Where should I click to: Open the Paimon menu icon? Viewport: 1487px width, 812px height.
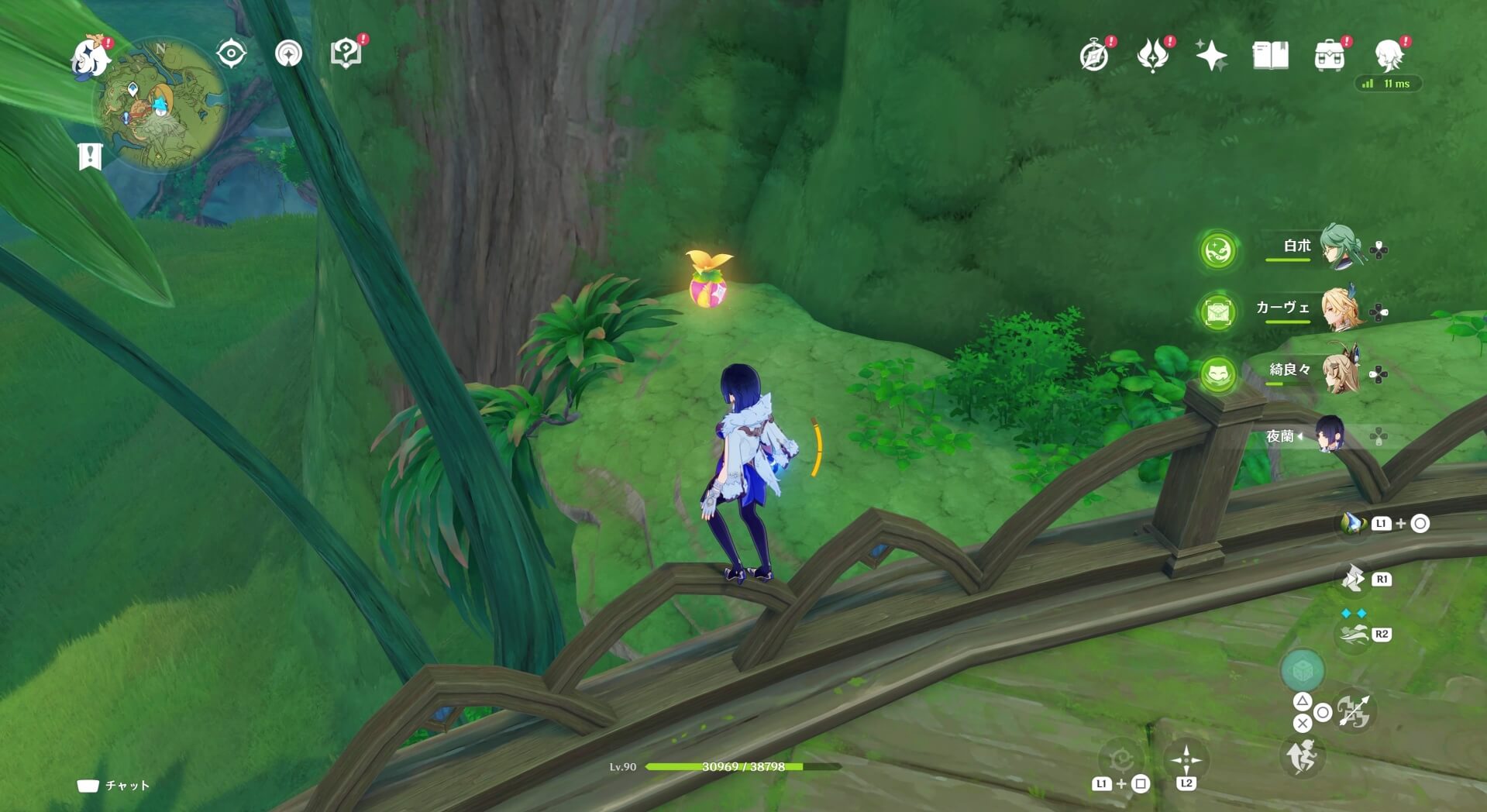coord(90,57)
